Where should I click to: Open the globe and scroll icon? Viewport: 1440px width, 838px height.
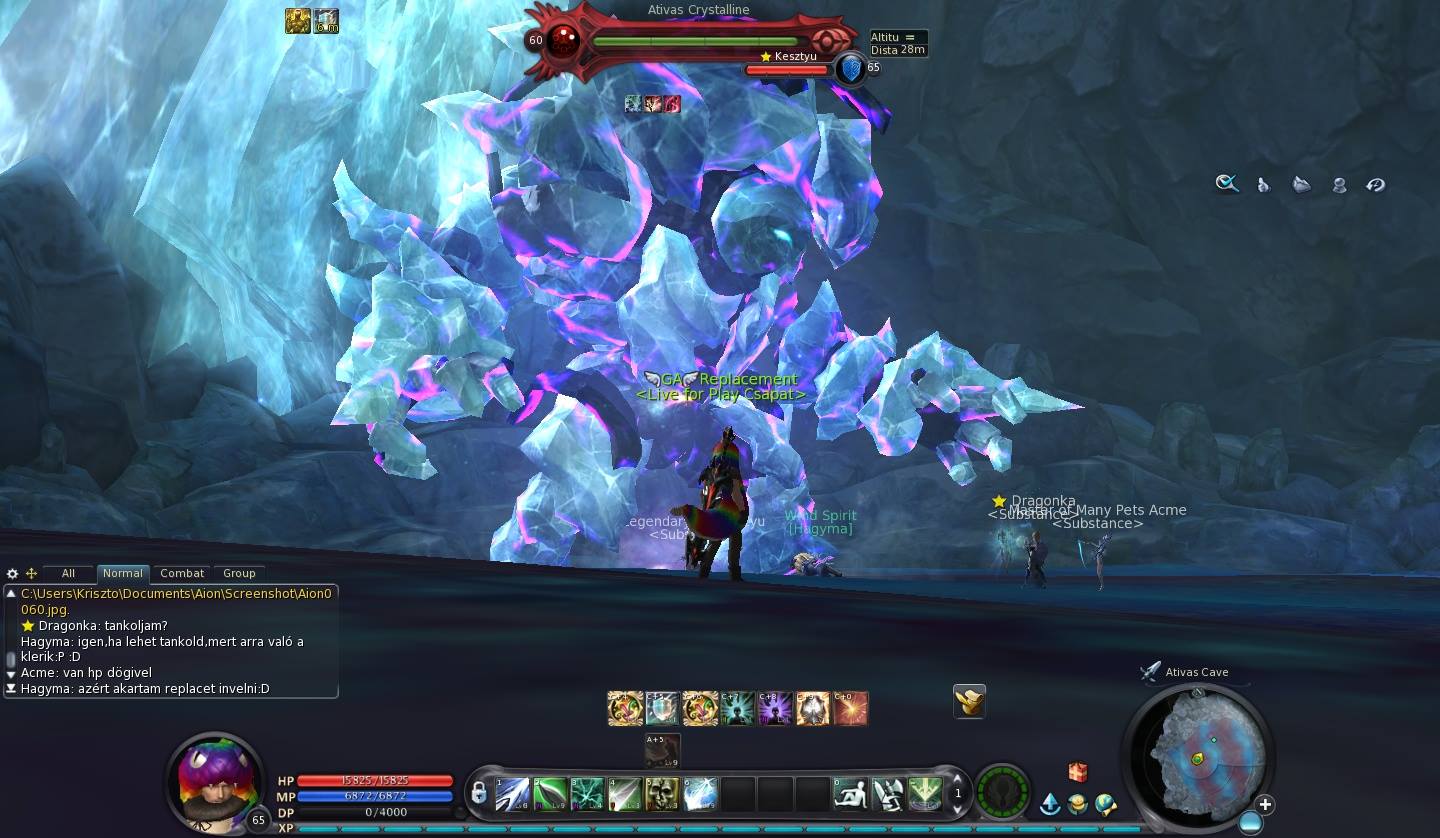click(1105, 804)
